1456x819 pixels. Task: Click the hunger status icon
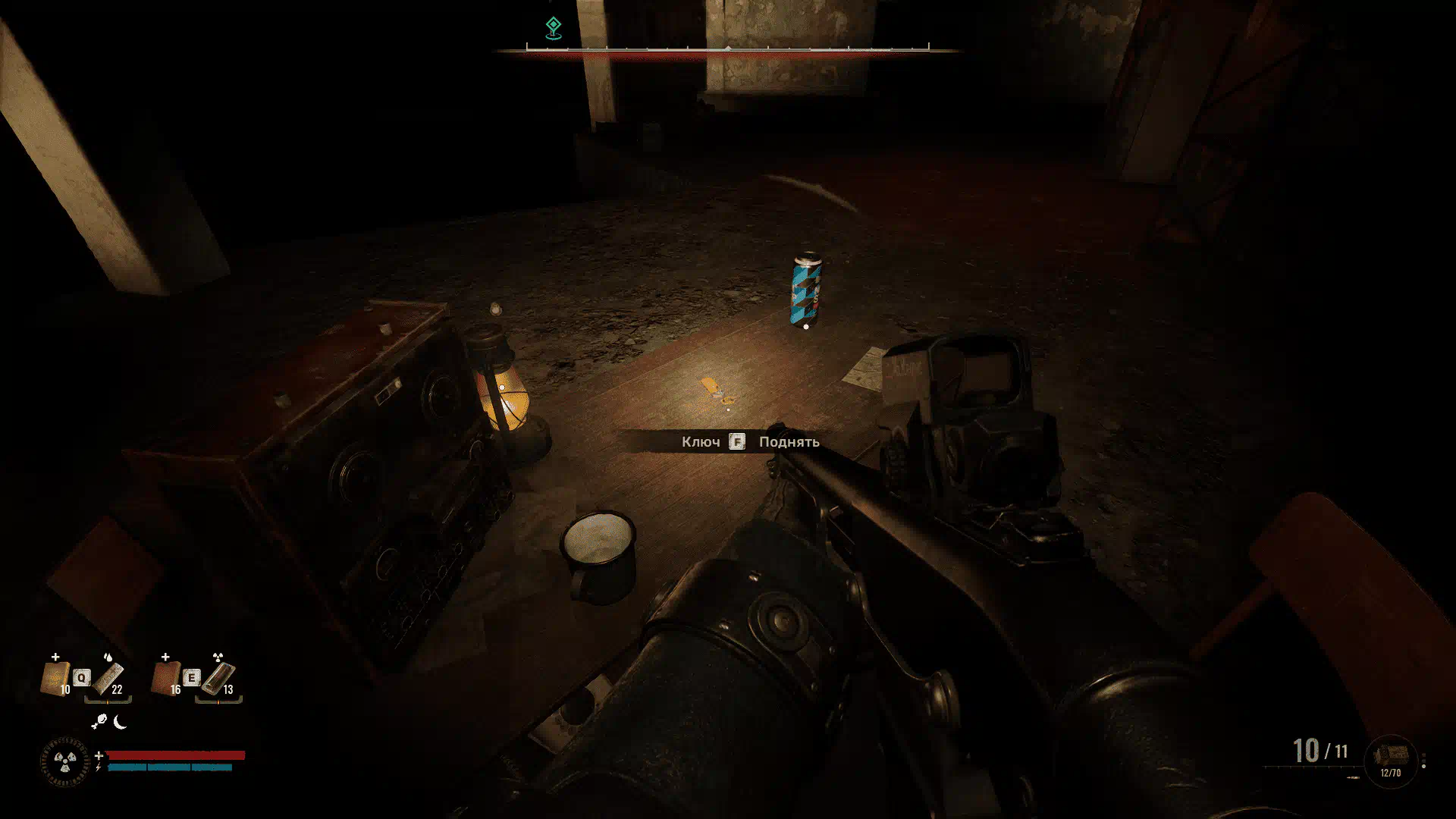pyautogui.click(x=99, y=723)
